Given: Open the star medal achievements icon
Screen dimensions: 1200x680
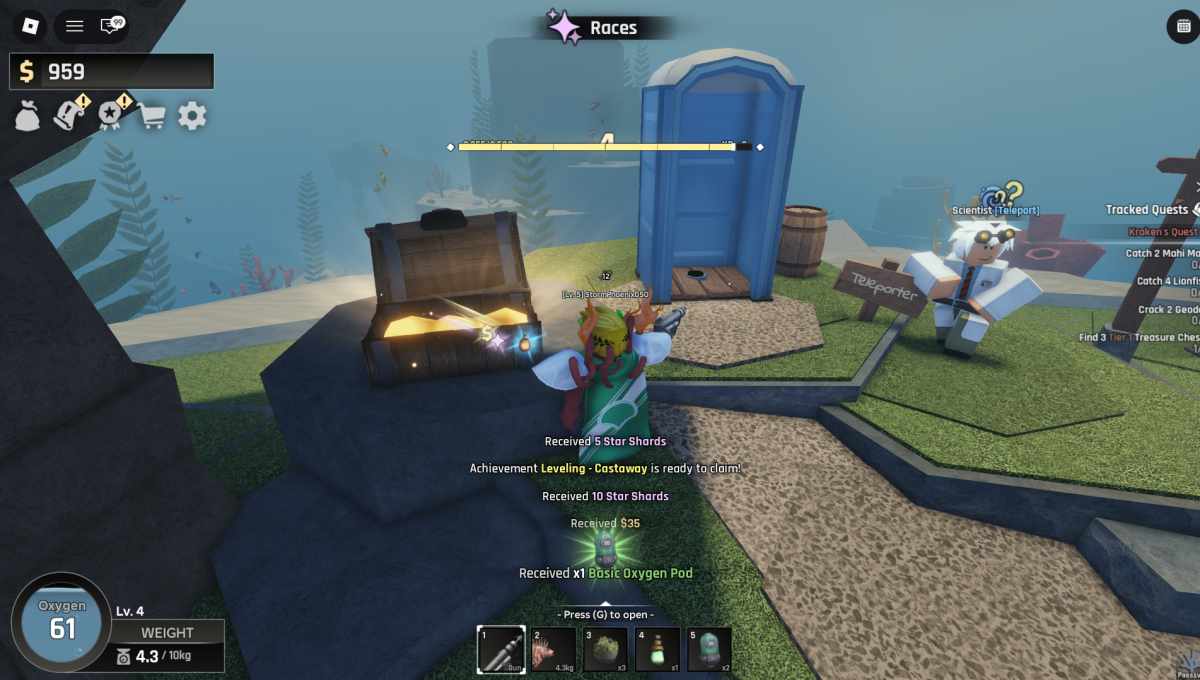Looking at the screenshot, I should (x=111, y=115).
